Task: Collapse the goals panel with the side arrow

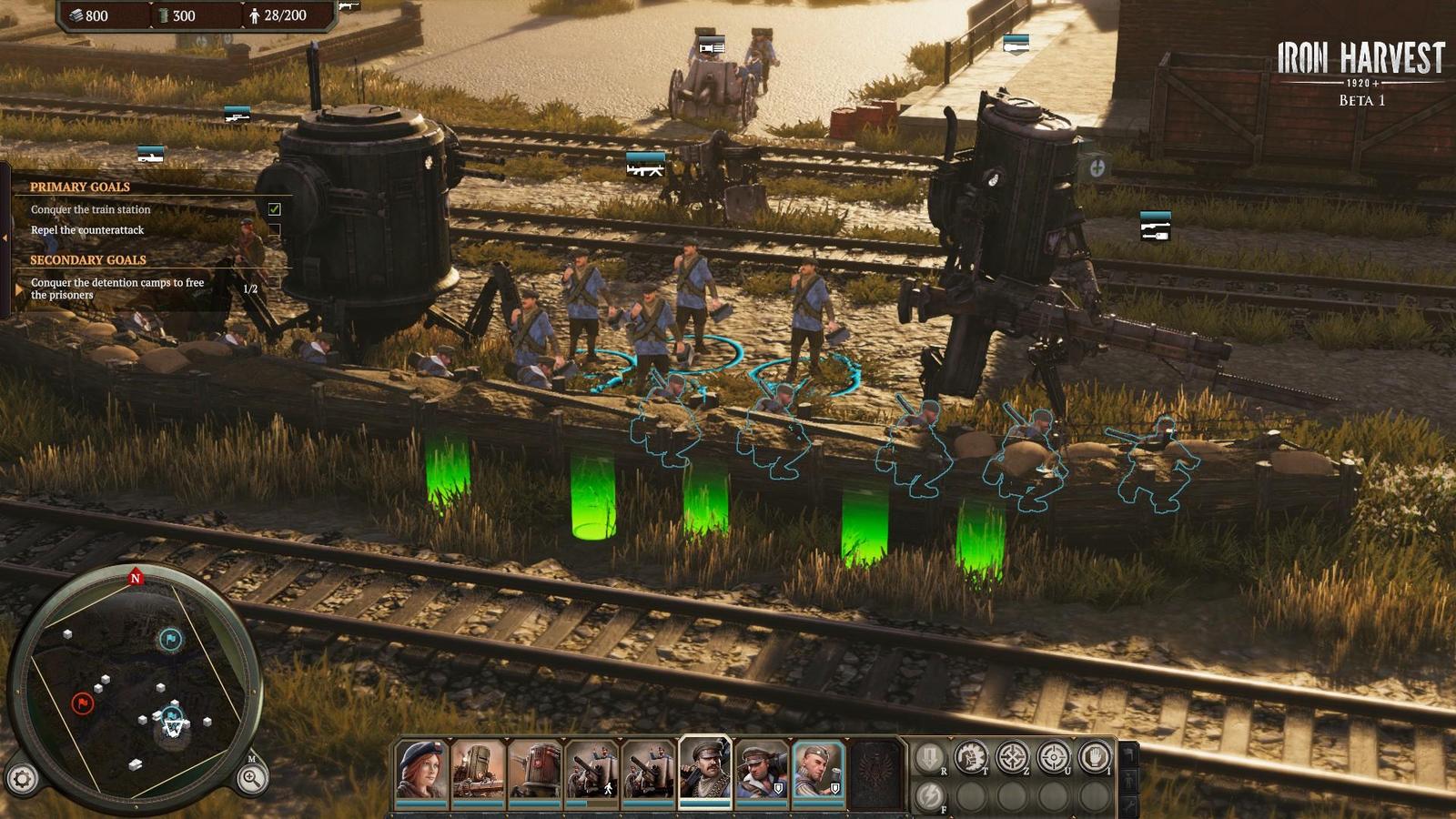Action: point(5,238)
